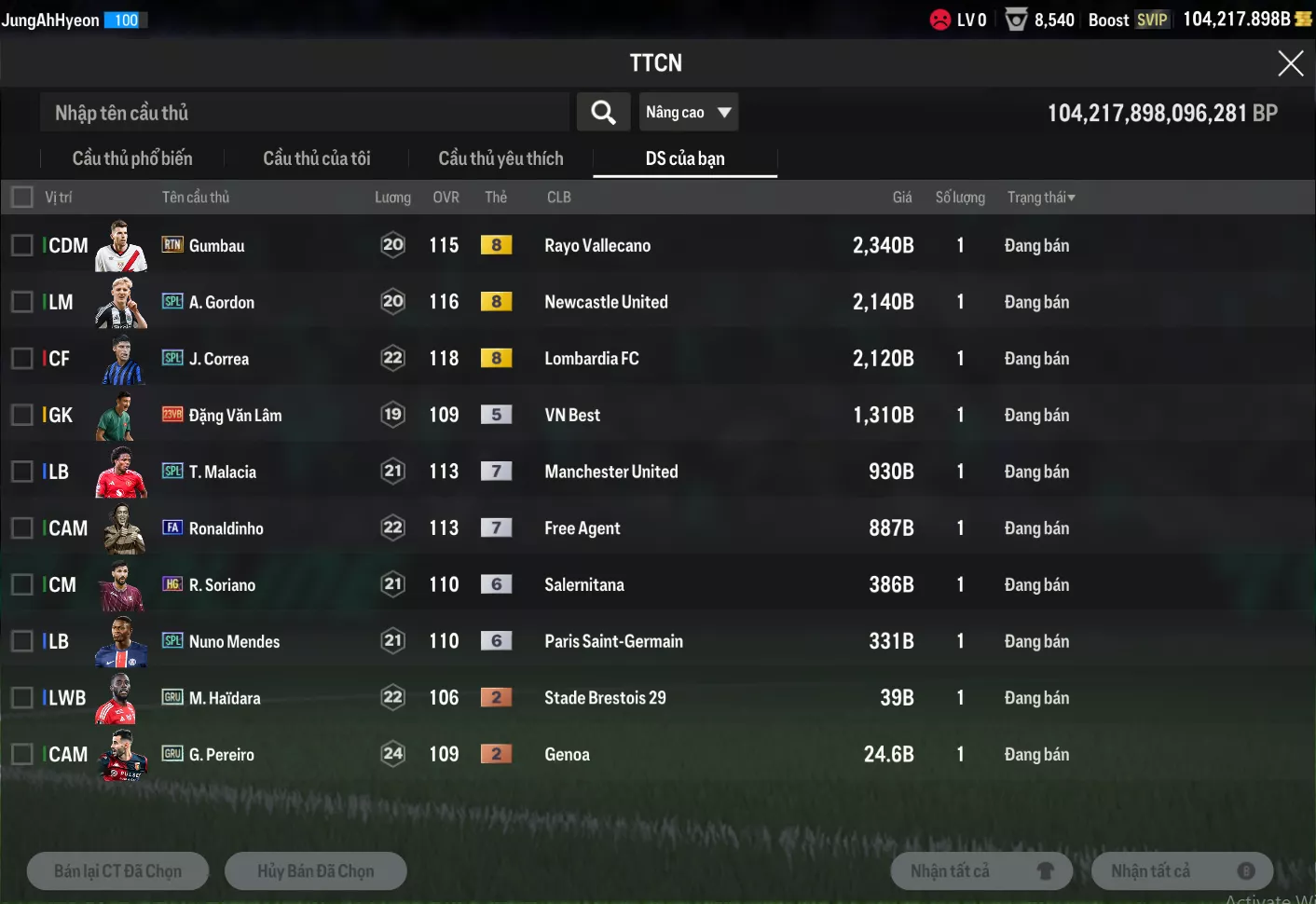Mark the Đặng Văn Lâm checkbox
The height and width of the screenshot is (904, 1316).
(21, 416)
